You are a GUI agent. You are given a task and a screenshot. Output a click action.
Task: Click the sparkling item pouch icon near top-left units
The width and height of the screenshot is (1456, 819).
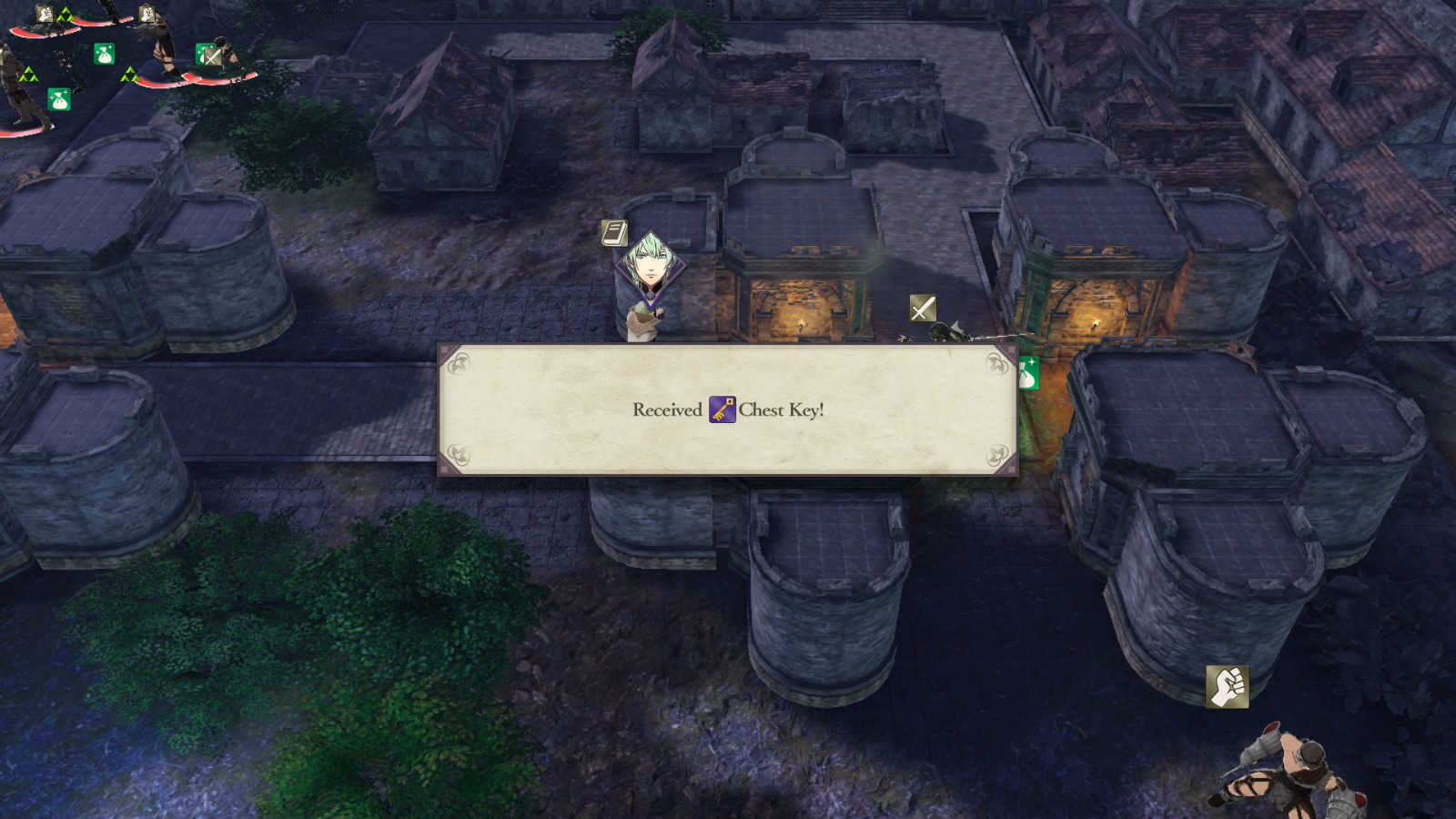(x=104, y=55)
